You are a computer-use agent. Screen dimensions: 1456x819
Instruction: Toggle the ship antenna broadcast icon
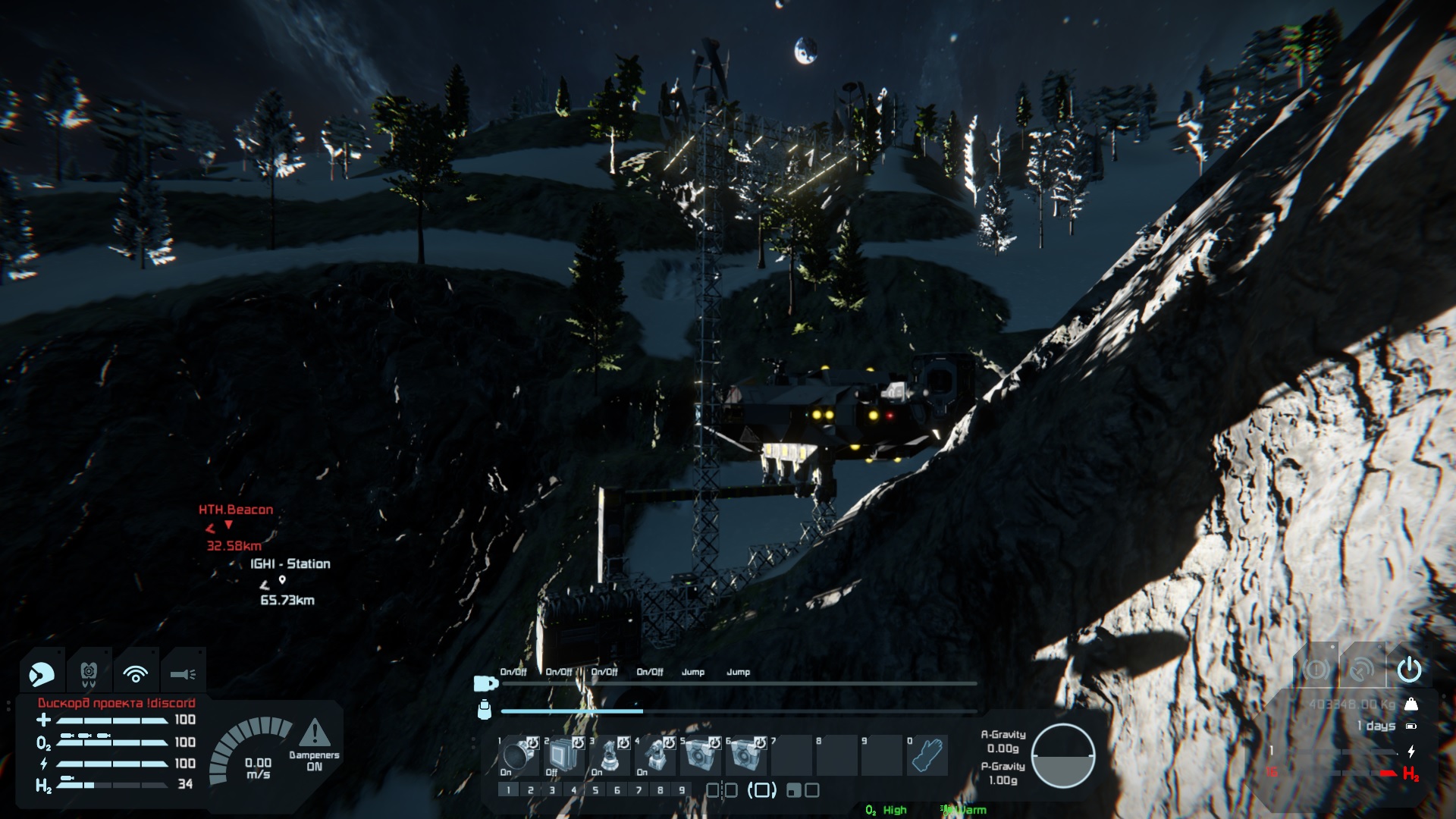pyautogui.click(x=1362, y=670)
